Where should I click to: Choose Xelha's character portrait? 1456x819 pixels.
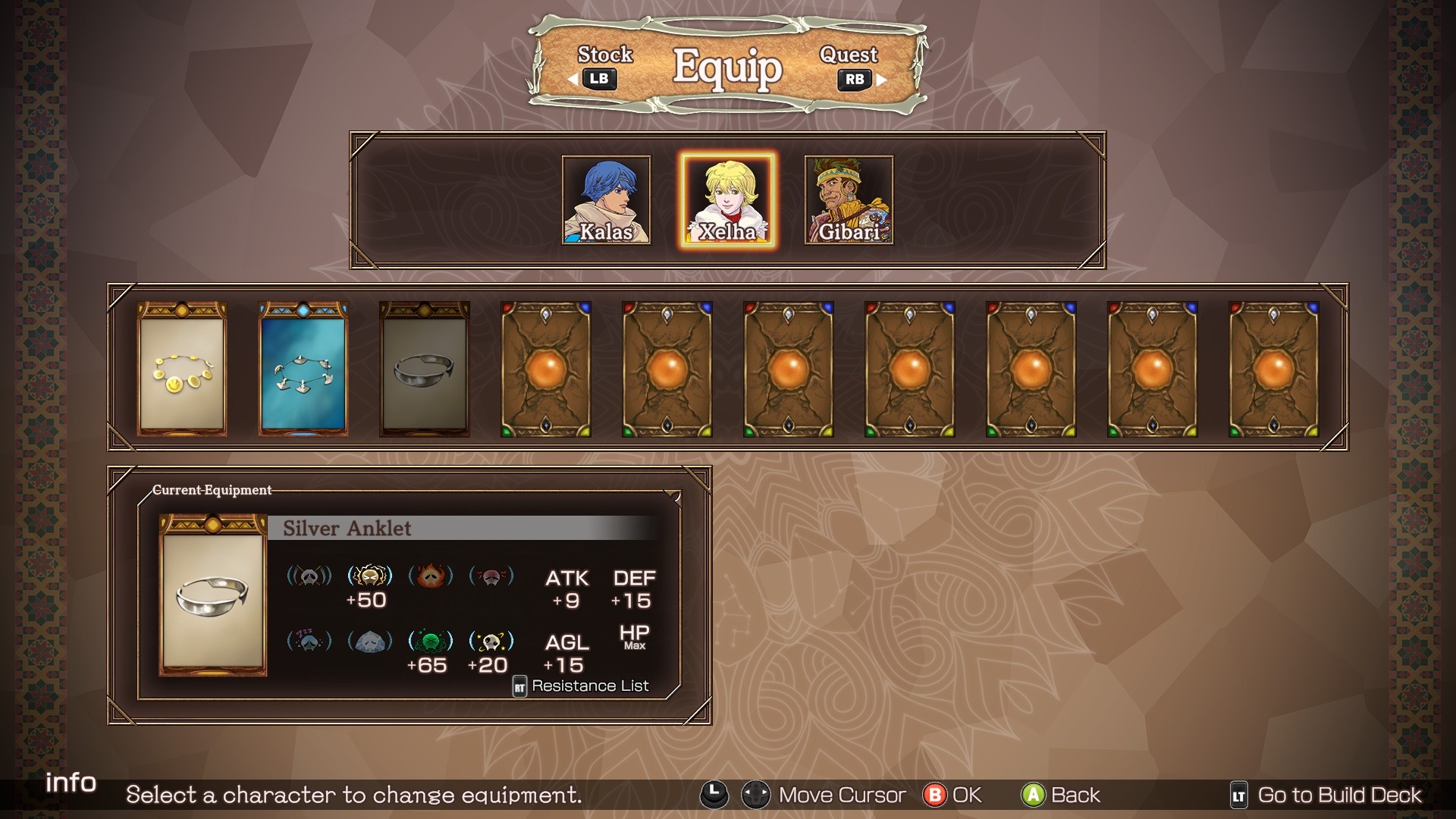click(x=727, y=200)
